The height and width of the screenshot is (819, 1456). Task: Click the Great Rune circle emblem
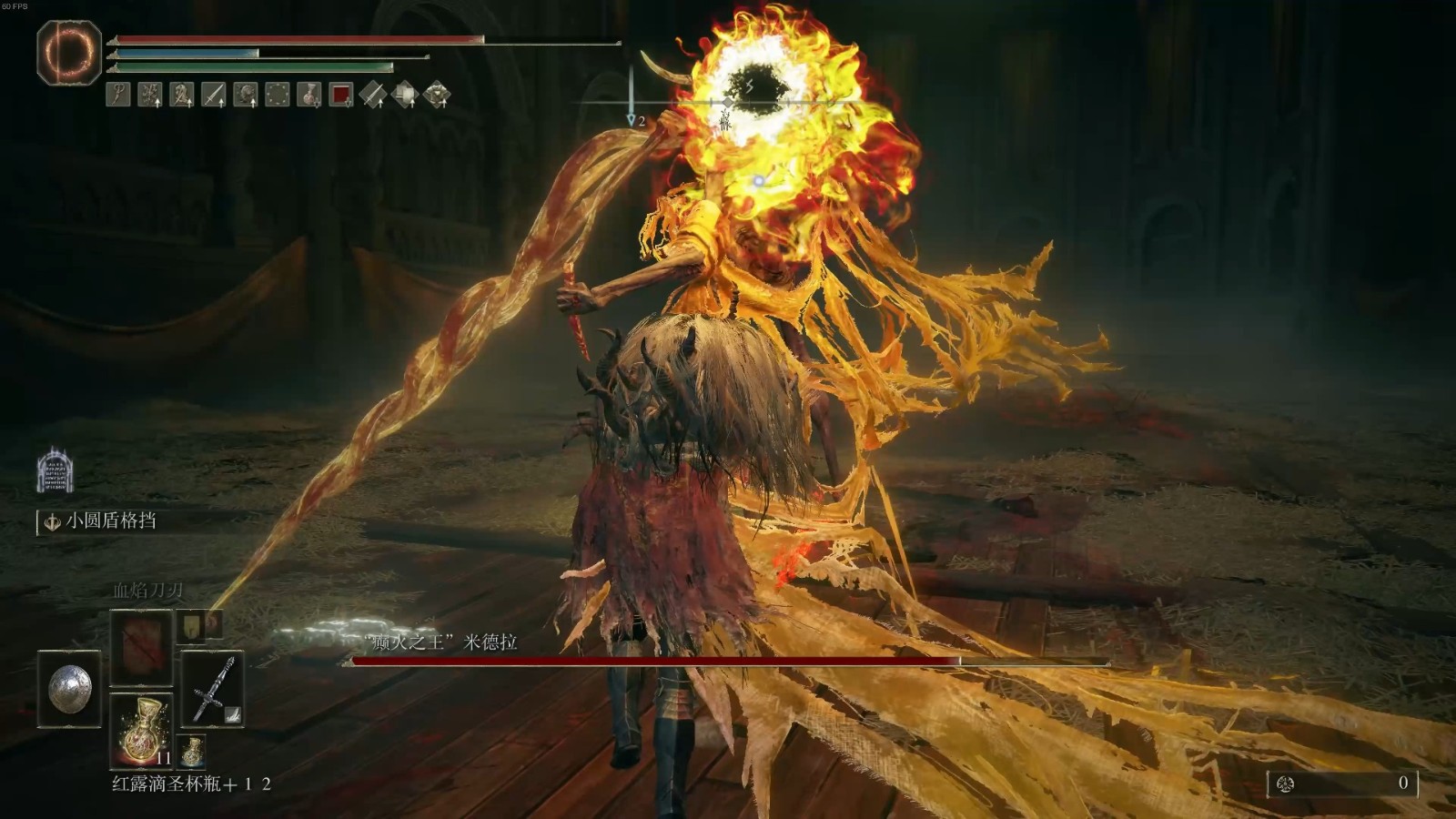pos(69,53)
